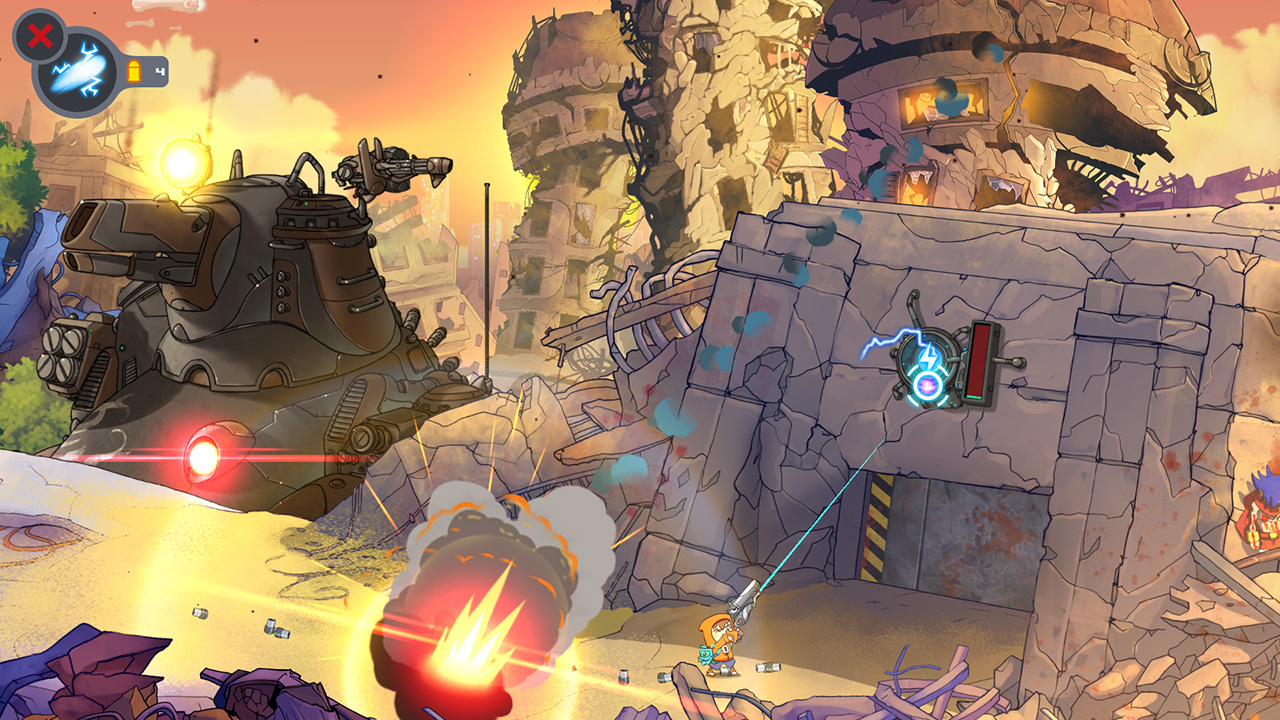
Task: Click the red health gauge beside the lock
Action: pos(978,360)
